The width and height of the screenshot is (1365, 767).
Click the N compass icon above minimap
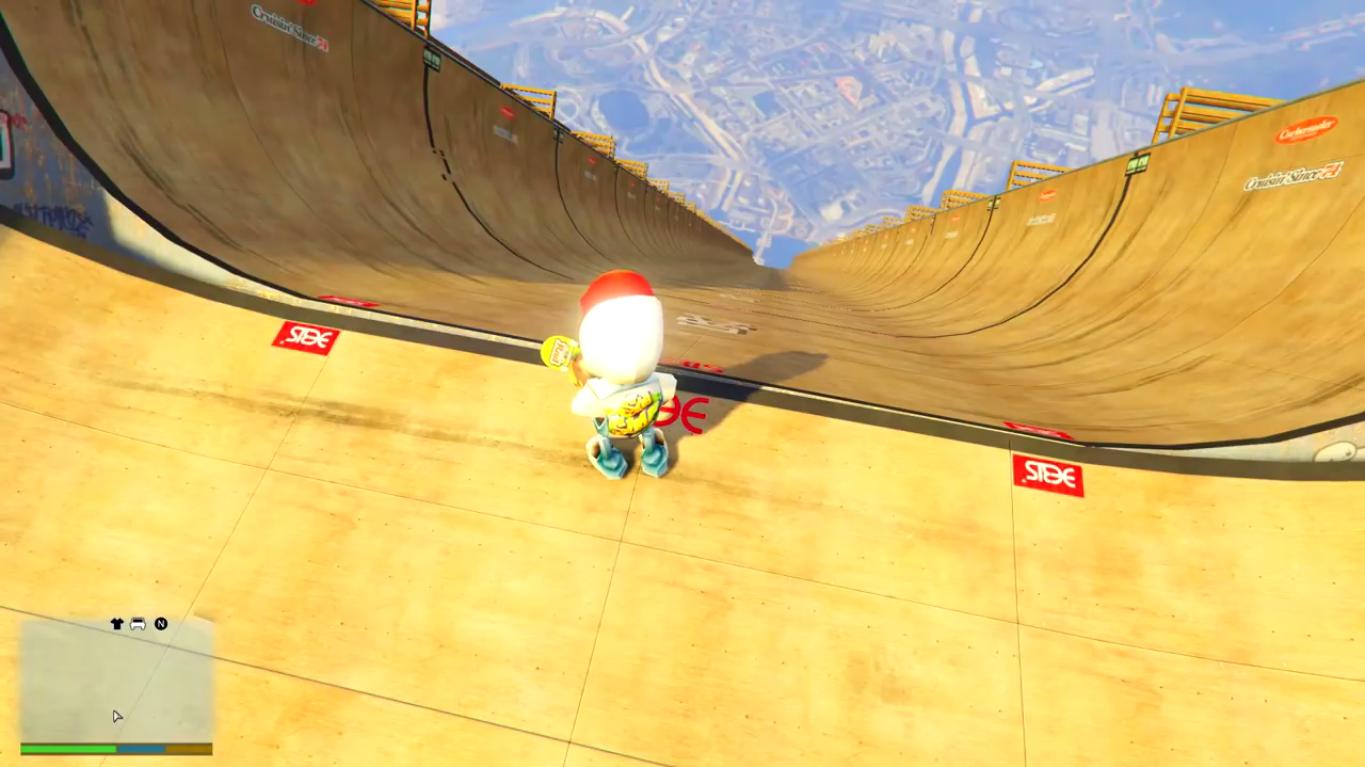point(162,621)
